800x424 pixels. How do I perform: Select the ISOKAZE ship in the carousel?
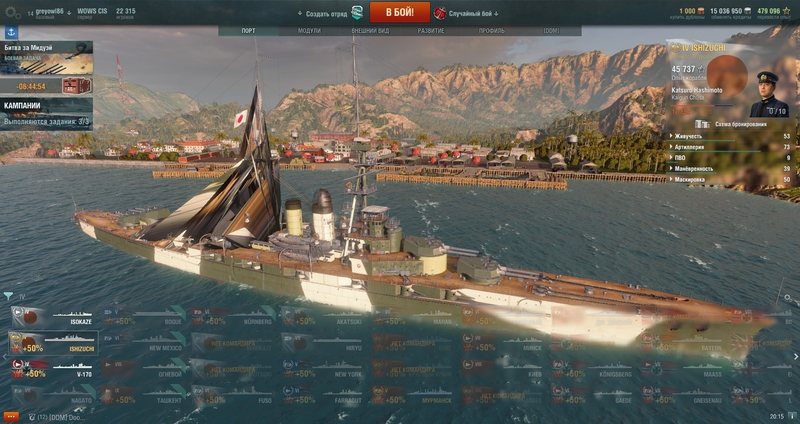50,317
